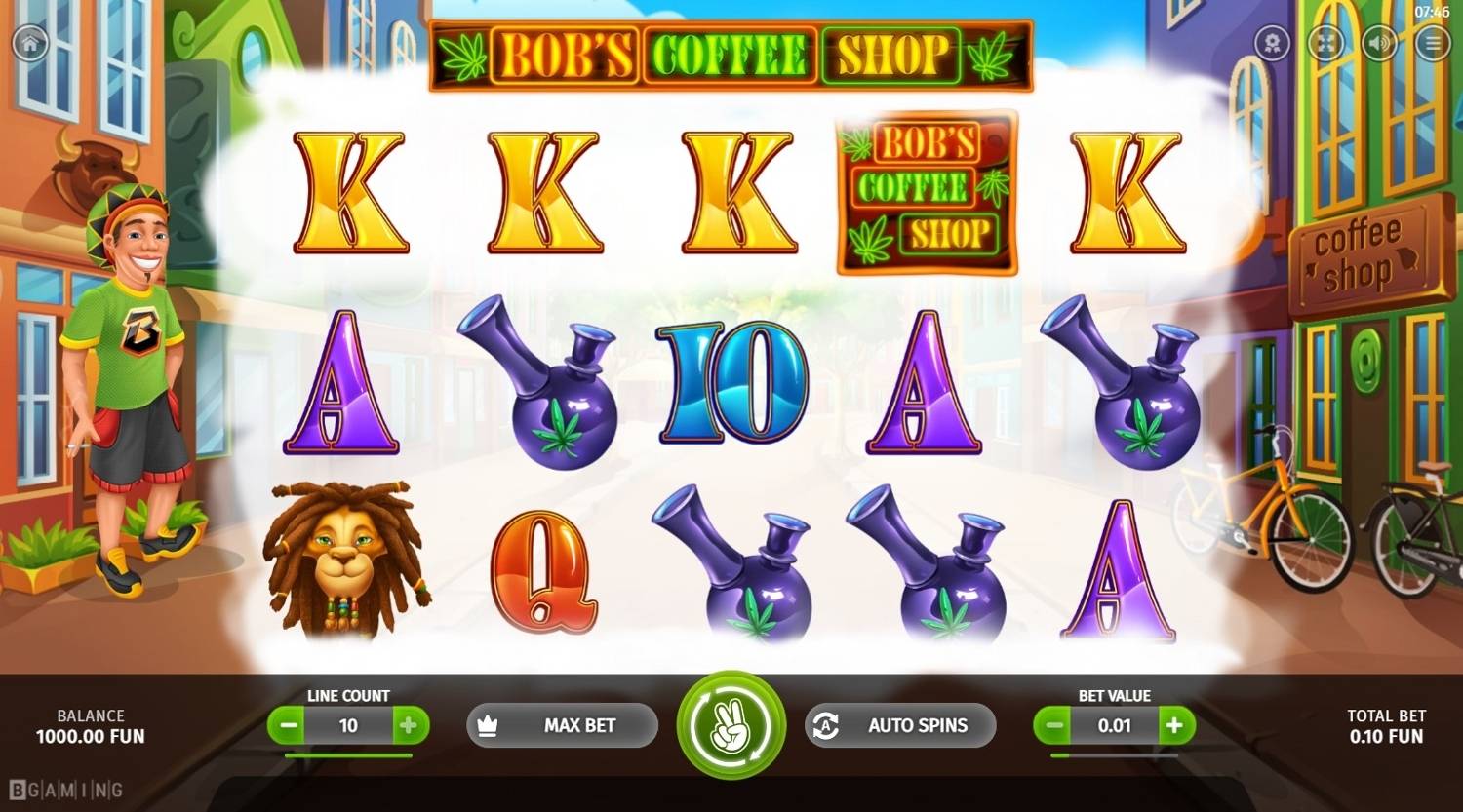The image size is (1463, 812).
Task: Click the speaker icon in the top bar
Action: 1379,43
